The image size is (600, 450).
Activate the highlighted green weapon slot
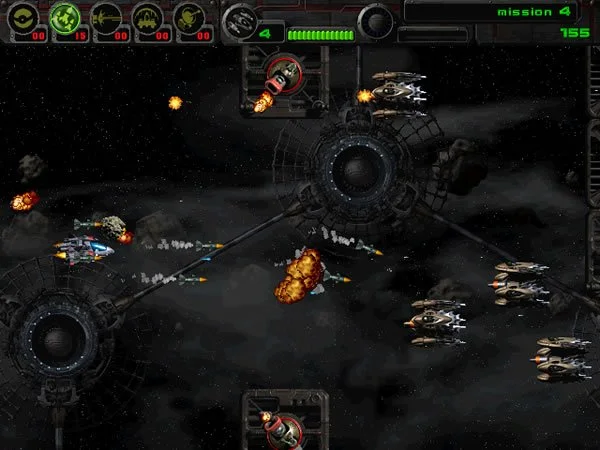click(65, 17)
